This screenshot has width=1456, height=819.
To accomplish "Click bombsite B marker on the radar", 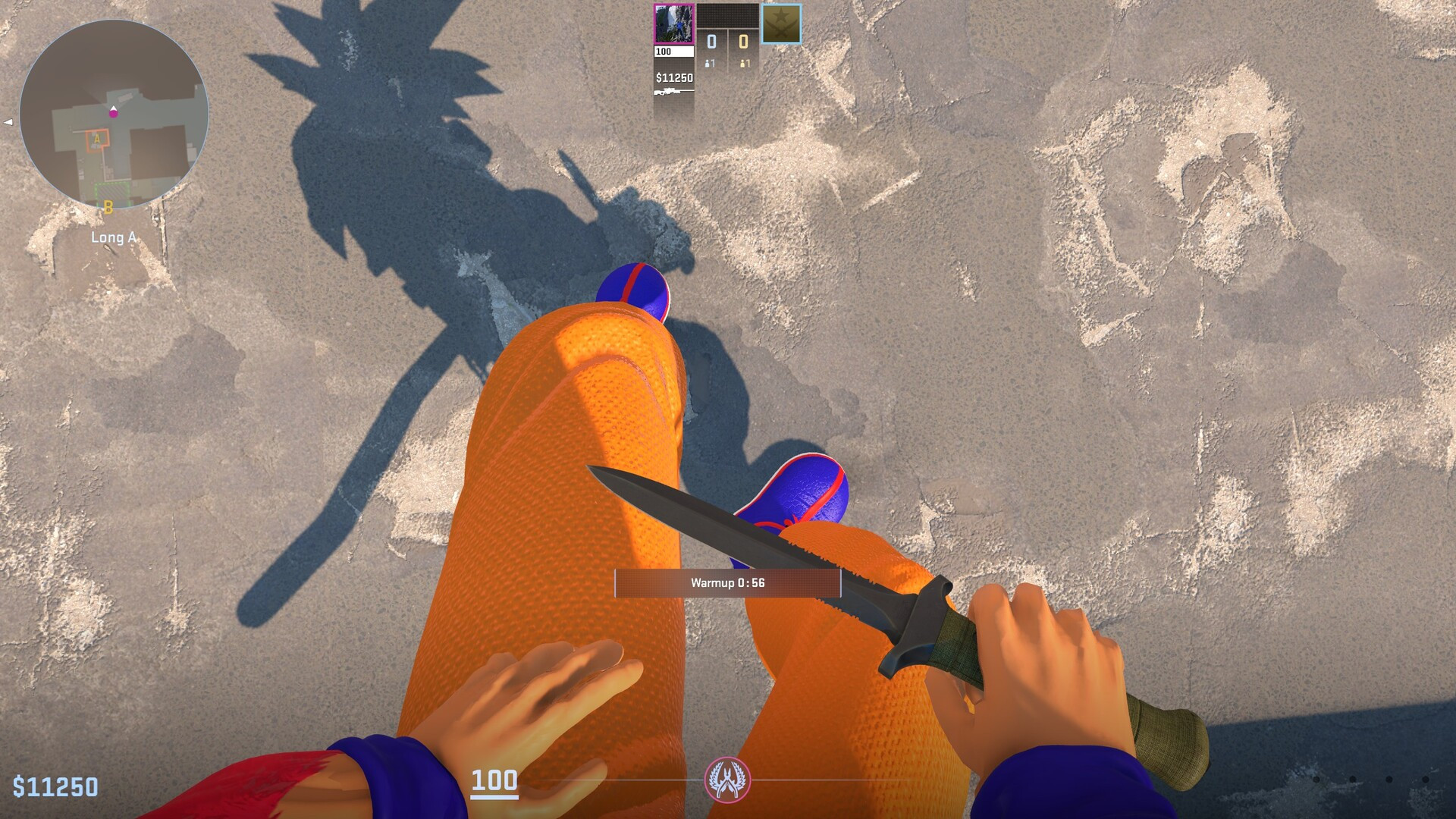I will (x=108, y=207).
